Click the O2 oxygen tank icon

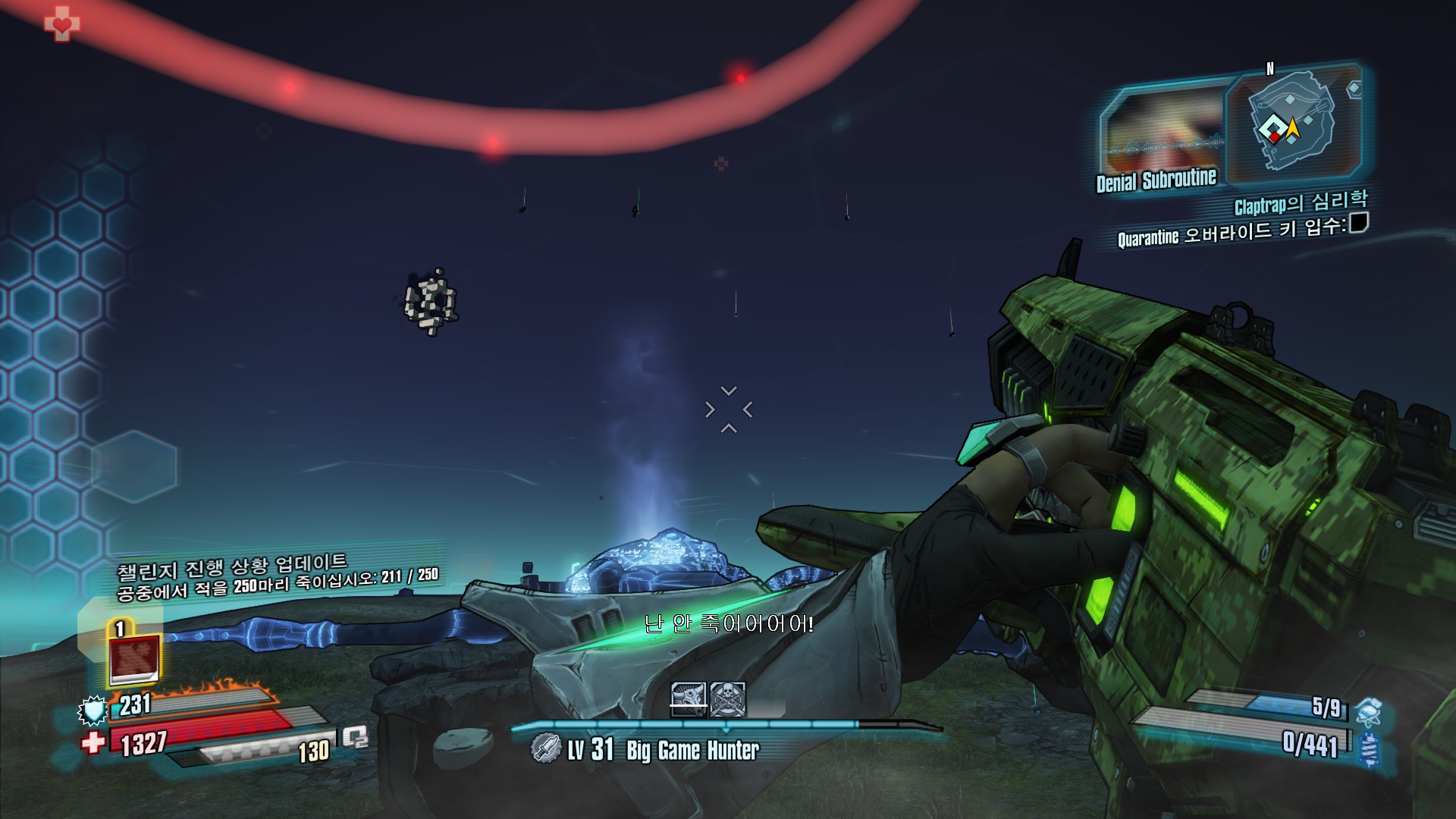coord(354,736)
